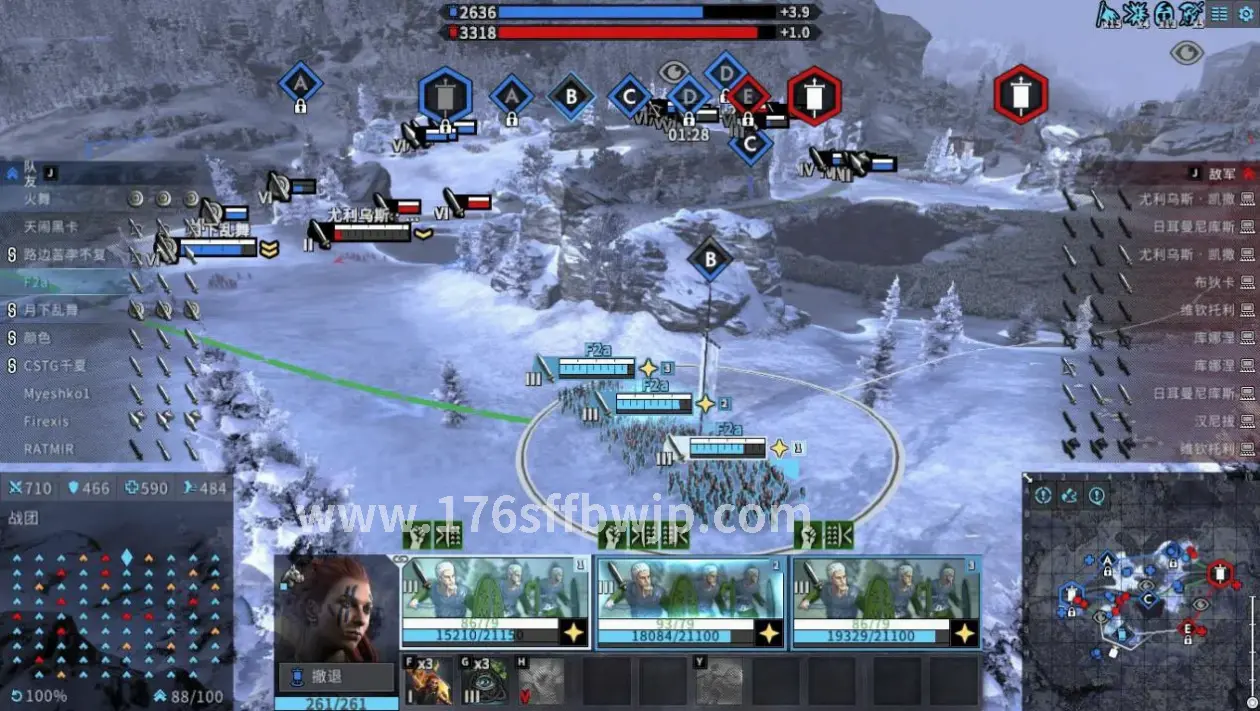
Task: Select the second unit card with 18084 troops
Action: pyautogui.click(x=690, y=603)
